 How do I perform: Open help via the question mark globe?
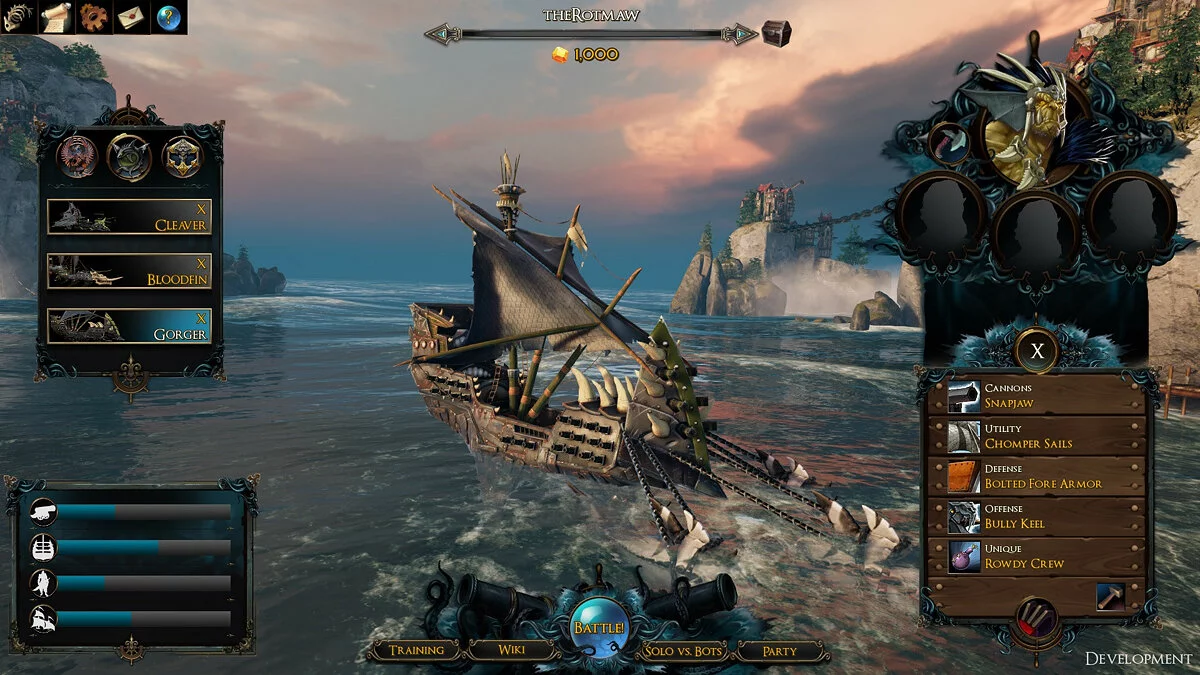point(169,17)
